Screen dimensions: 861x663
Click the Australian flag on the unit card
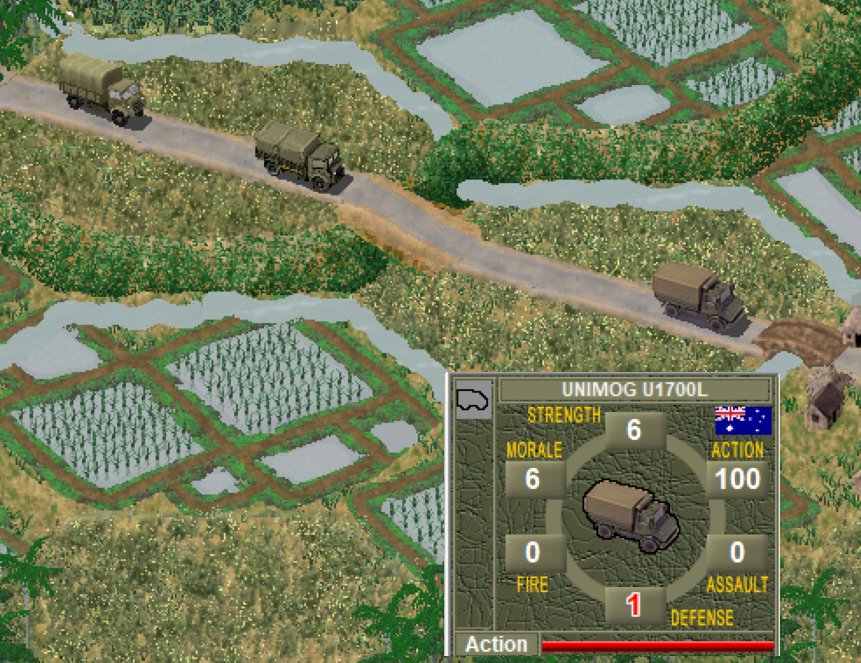pyautogui.click(x=742, y=420)
